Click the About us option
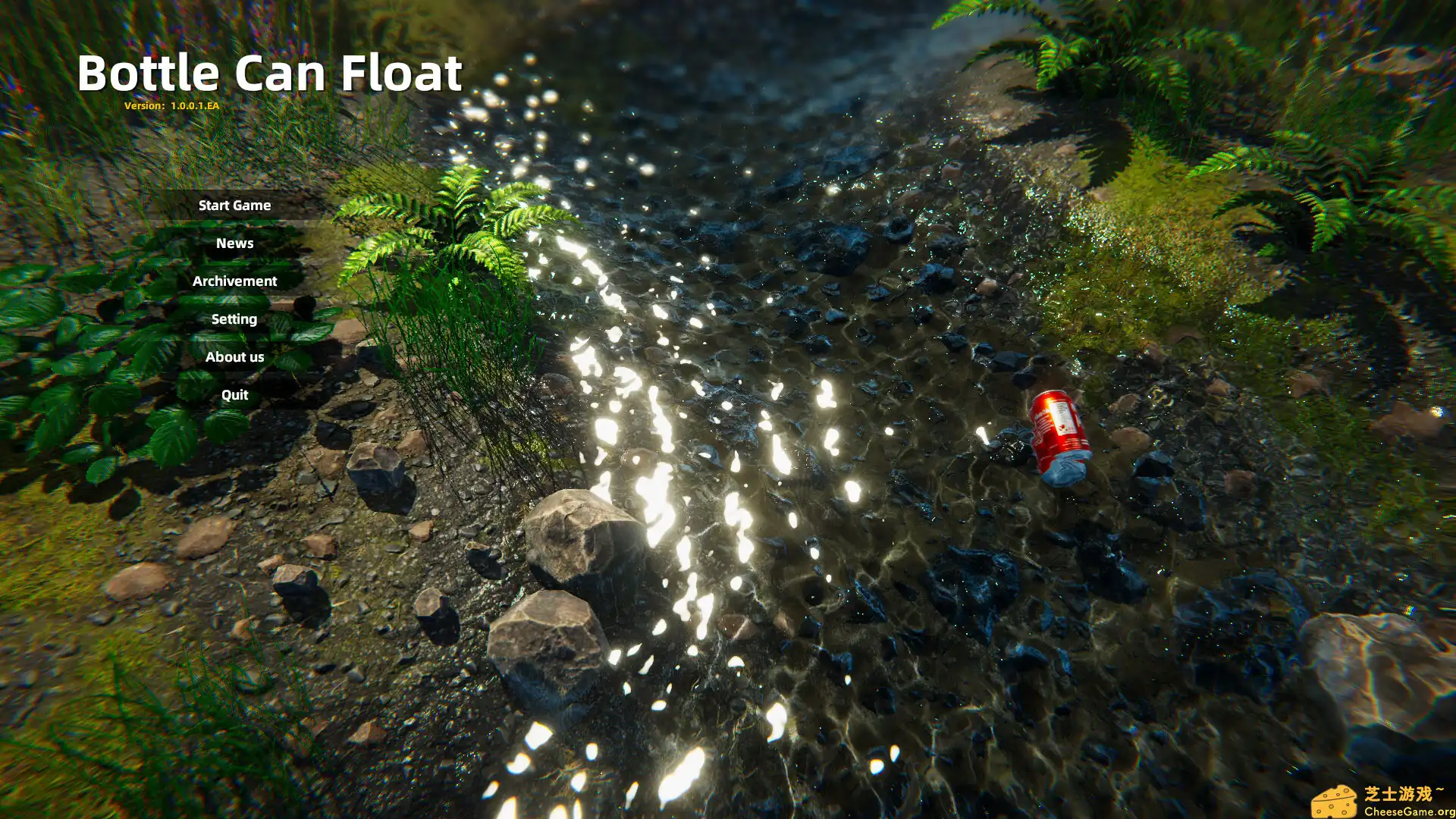Screen dimensions: 1456x819 click(234, 356)
